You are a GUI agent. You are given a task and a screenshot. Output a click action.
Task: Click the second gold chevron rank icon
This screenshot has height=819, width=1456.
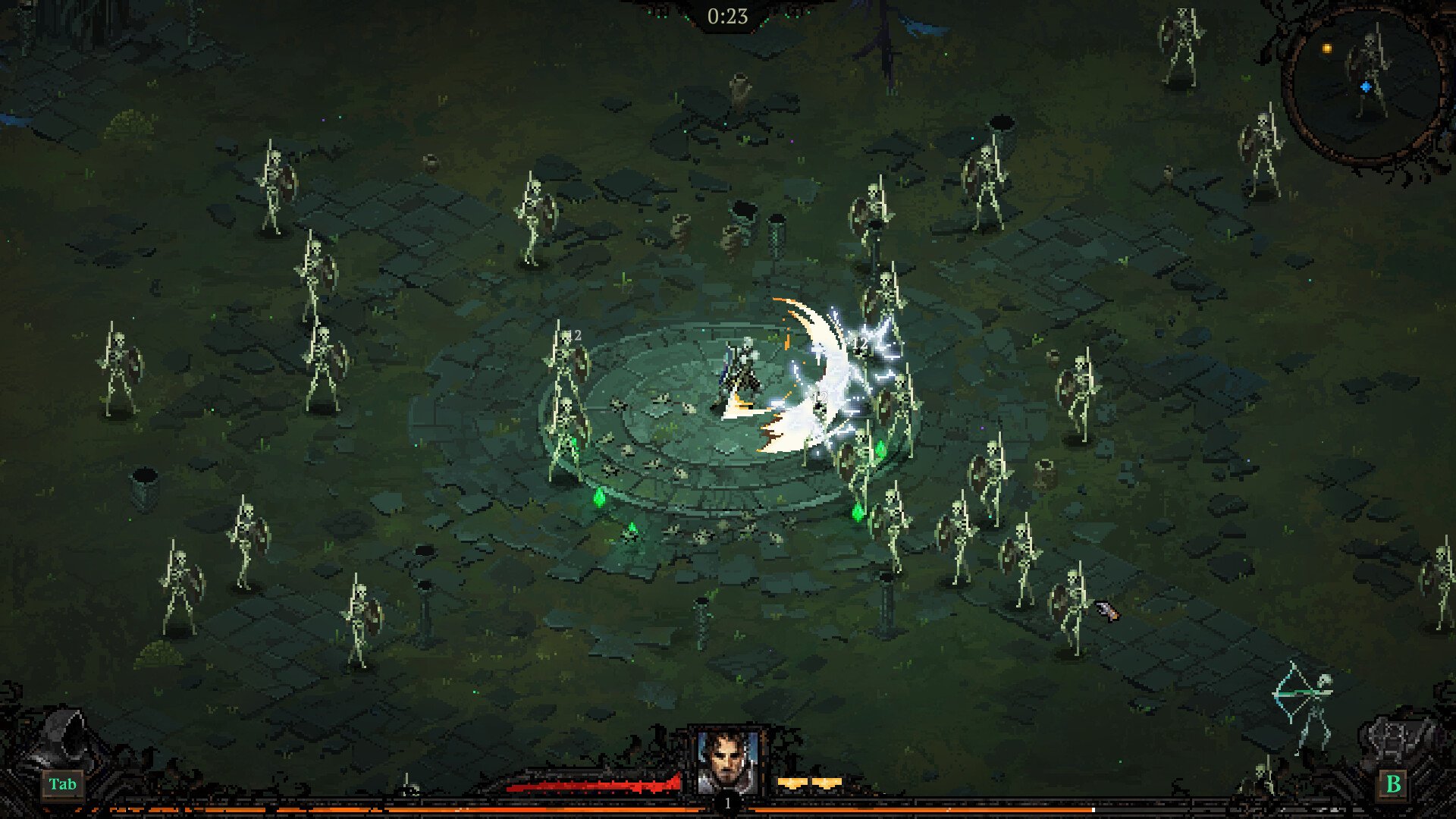827,783
